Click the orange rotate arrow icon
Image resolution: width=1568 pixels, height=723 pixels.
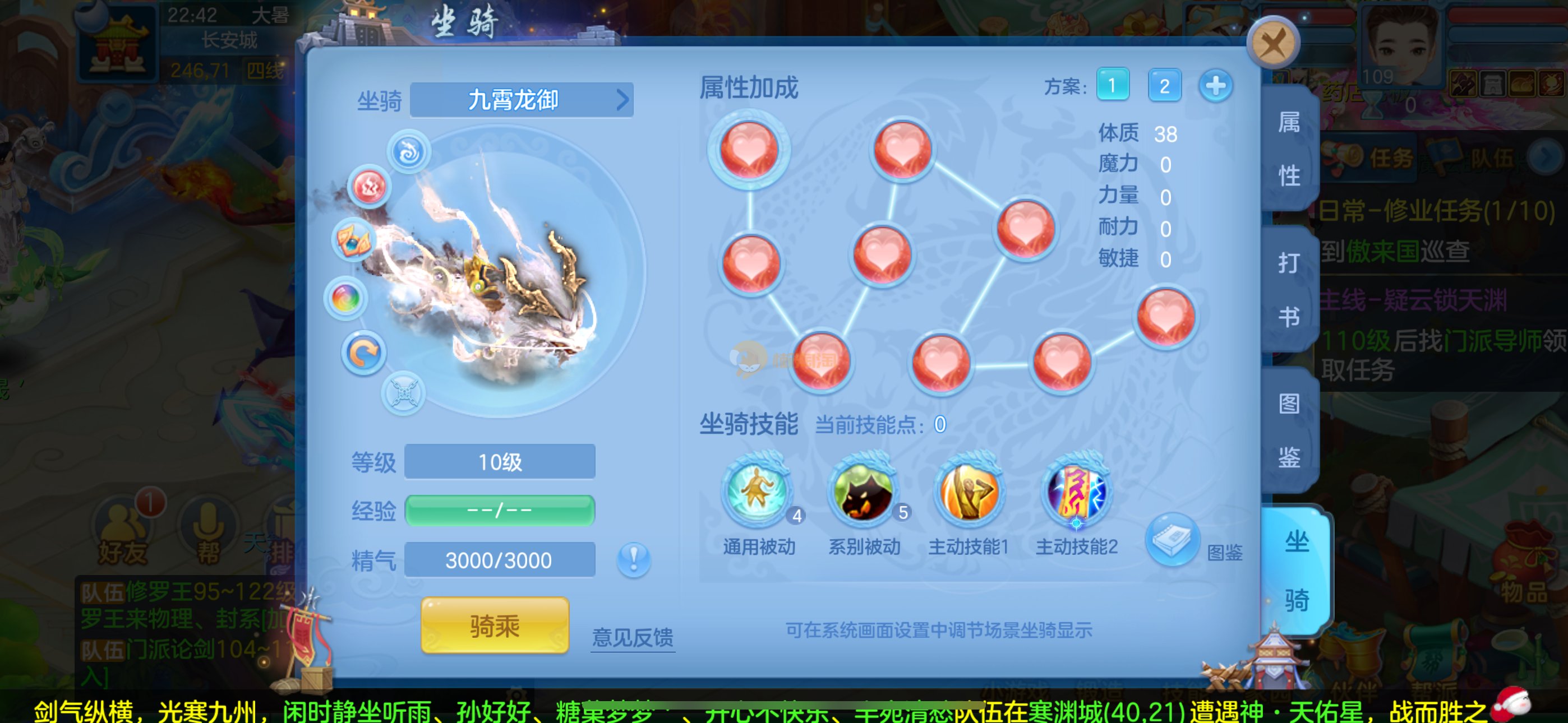click(x=363, y=353)
